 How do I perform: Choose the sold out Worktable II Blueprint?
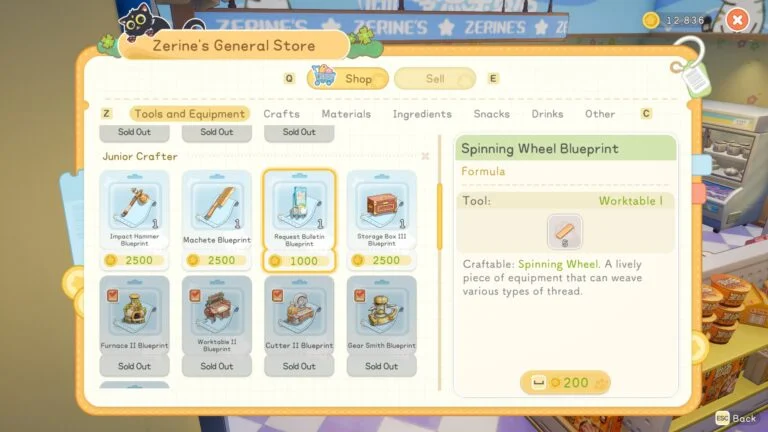coord(217,315)
